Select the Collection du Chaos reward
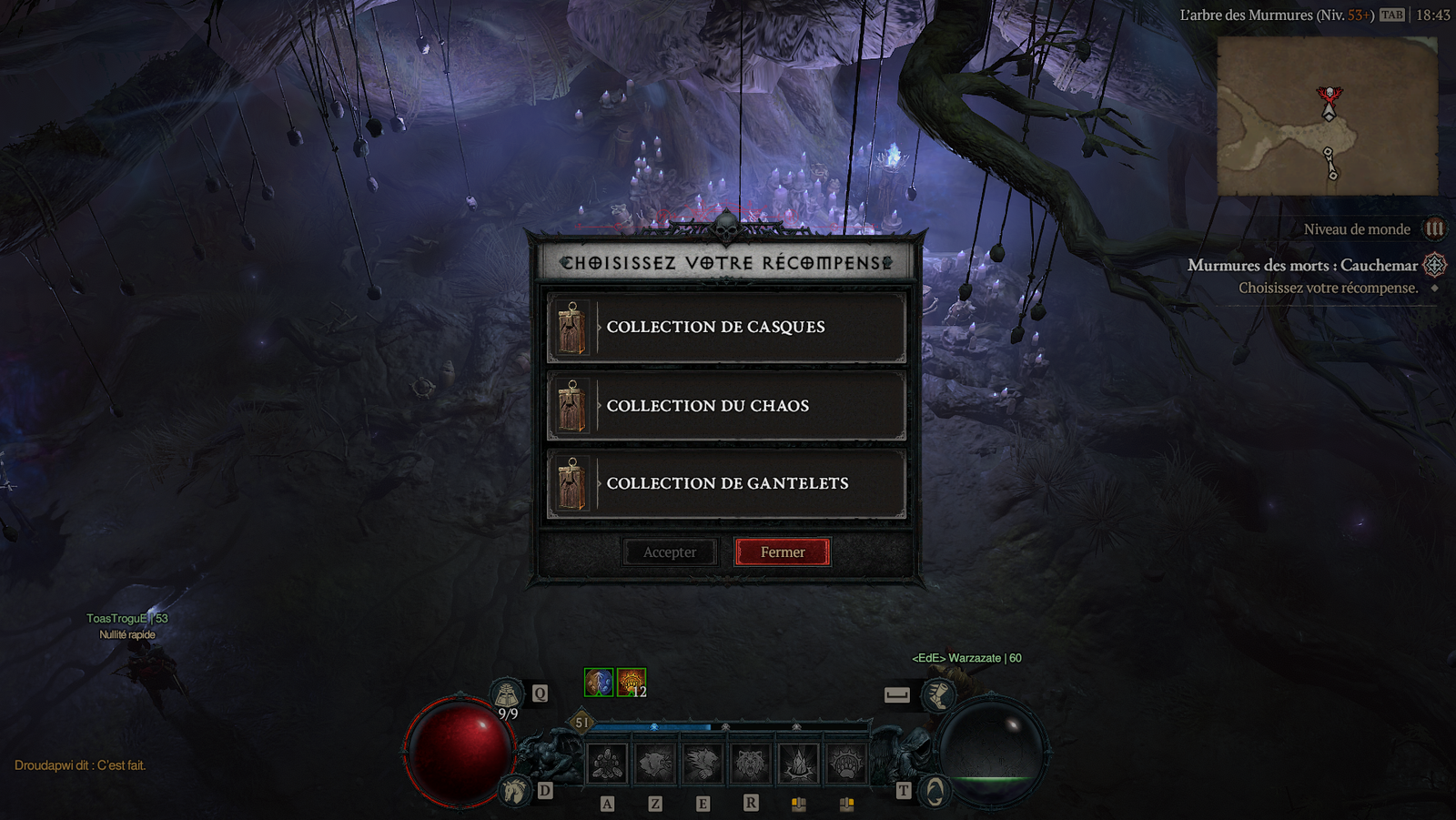1456x820 pixels. click(x=726, y=406)
